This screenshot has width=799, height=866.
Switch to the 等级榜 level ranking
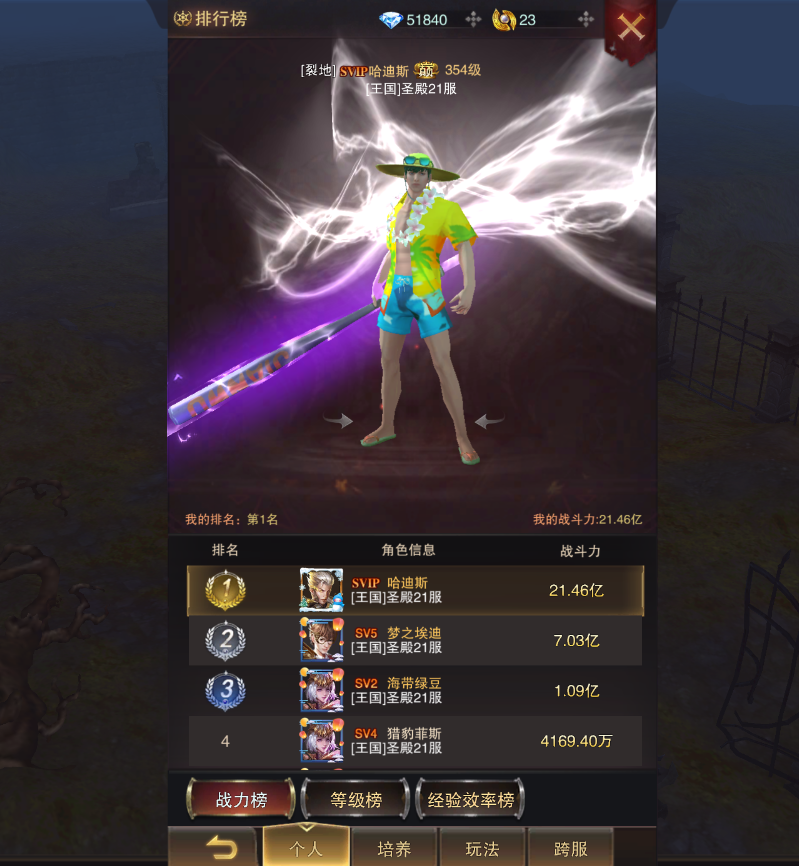pyautogui.click(x=356, y=799)
